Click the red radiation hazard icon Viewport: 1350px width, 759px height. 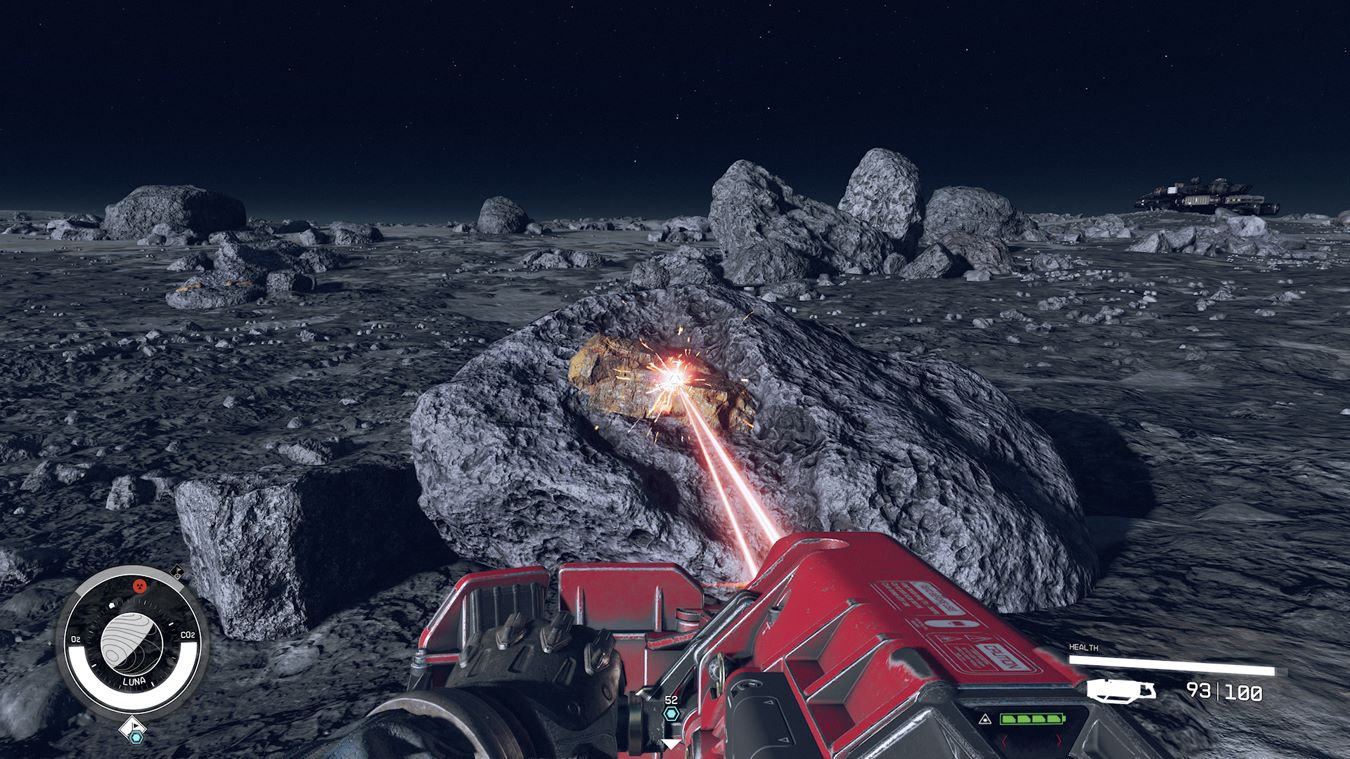click(x=139, y=585)
